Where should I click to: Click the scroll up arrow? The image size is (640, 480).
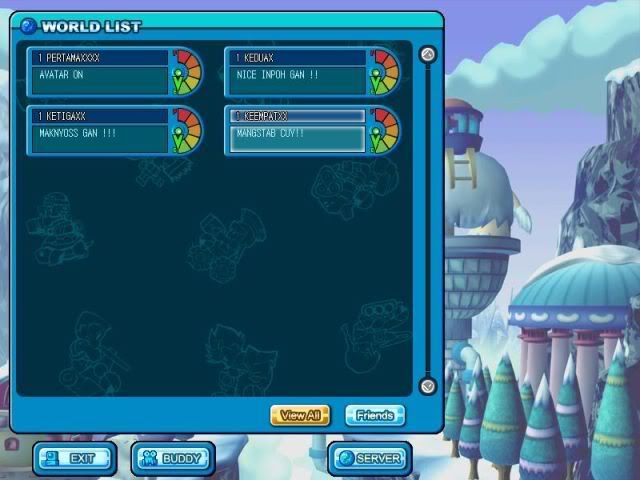coord(428,55)
